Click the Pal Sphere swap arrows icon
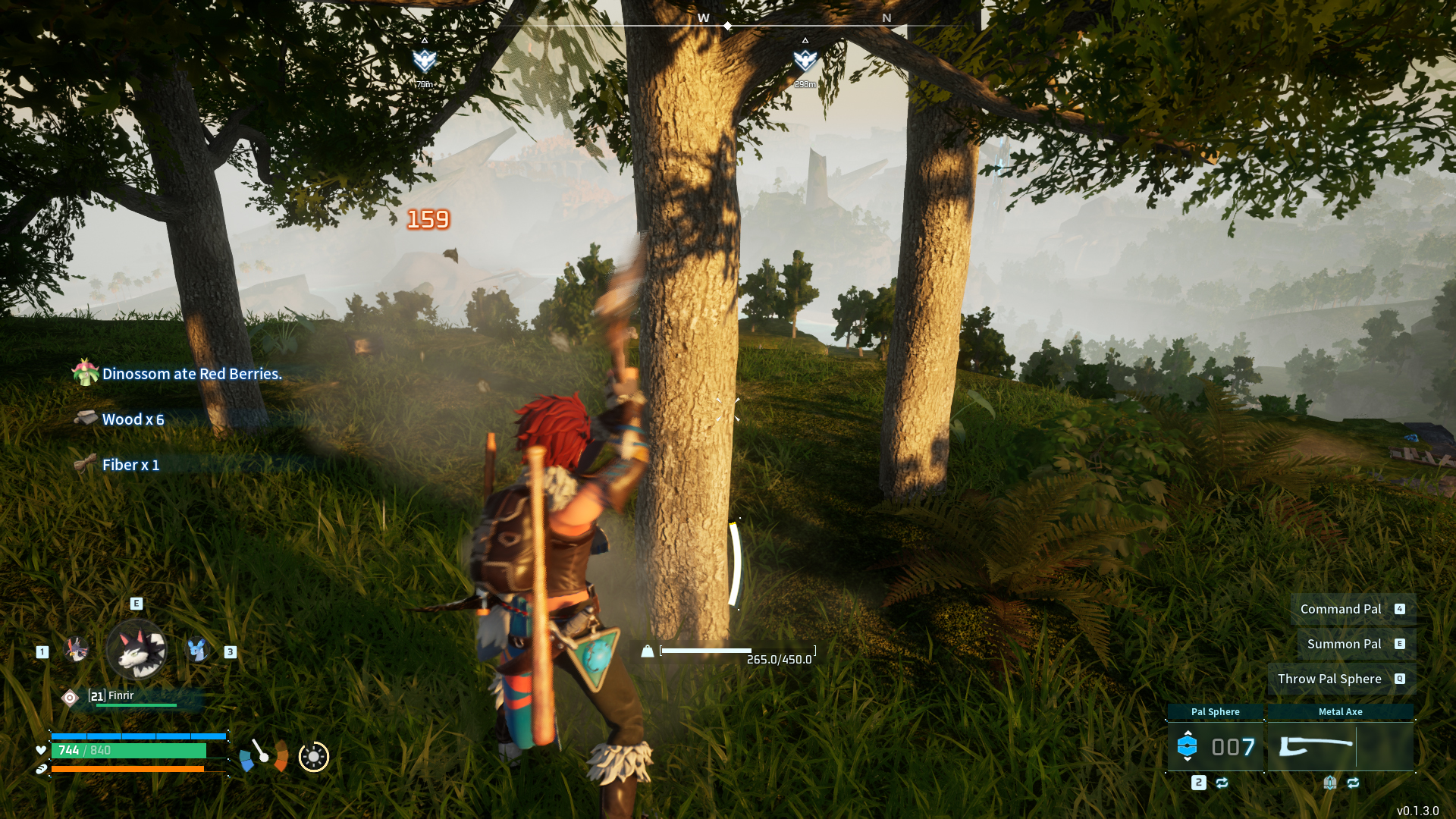 click(x=1222, y=783)
